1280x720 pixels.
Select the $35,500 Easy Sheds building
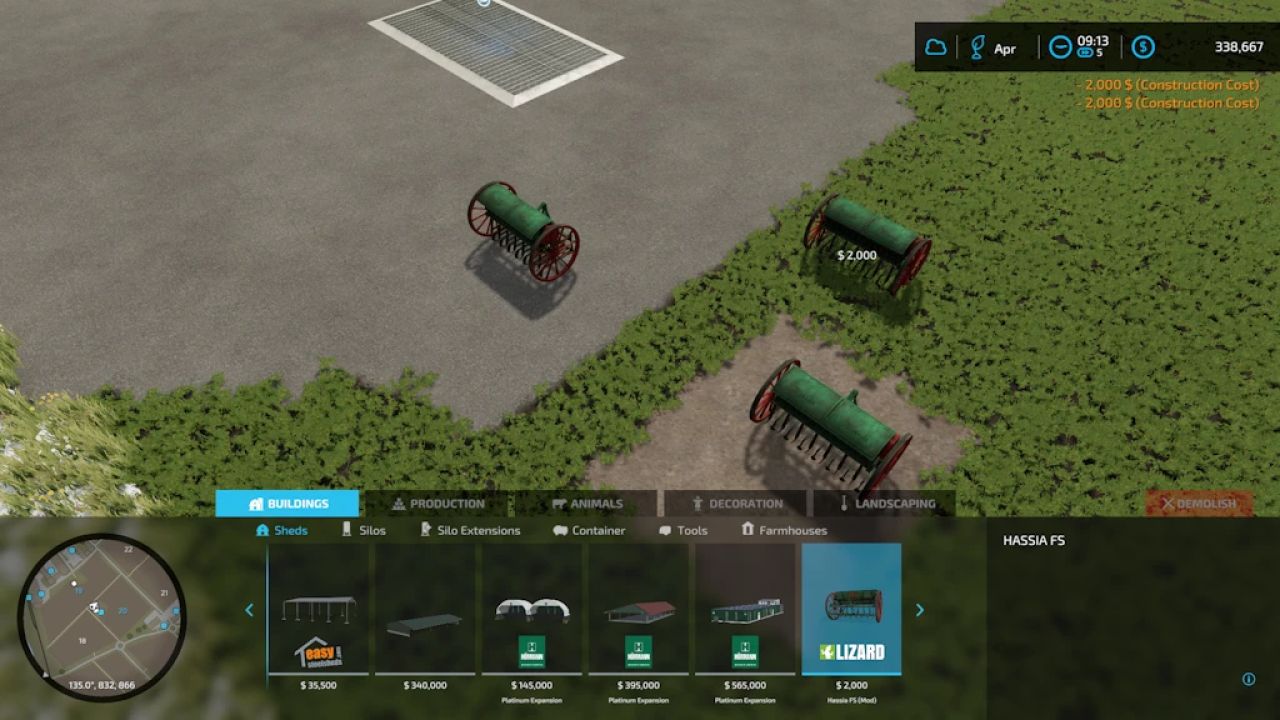(x=318, y=610)
